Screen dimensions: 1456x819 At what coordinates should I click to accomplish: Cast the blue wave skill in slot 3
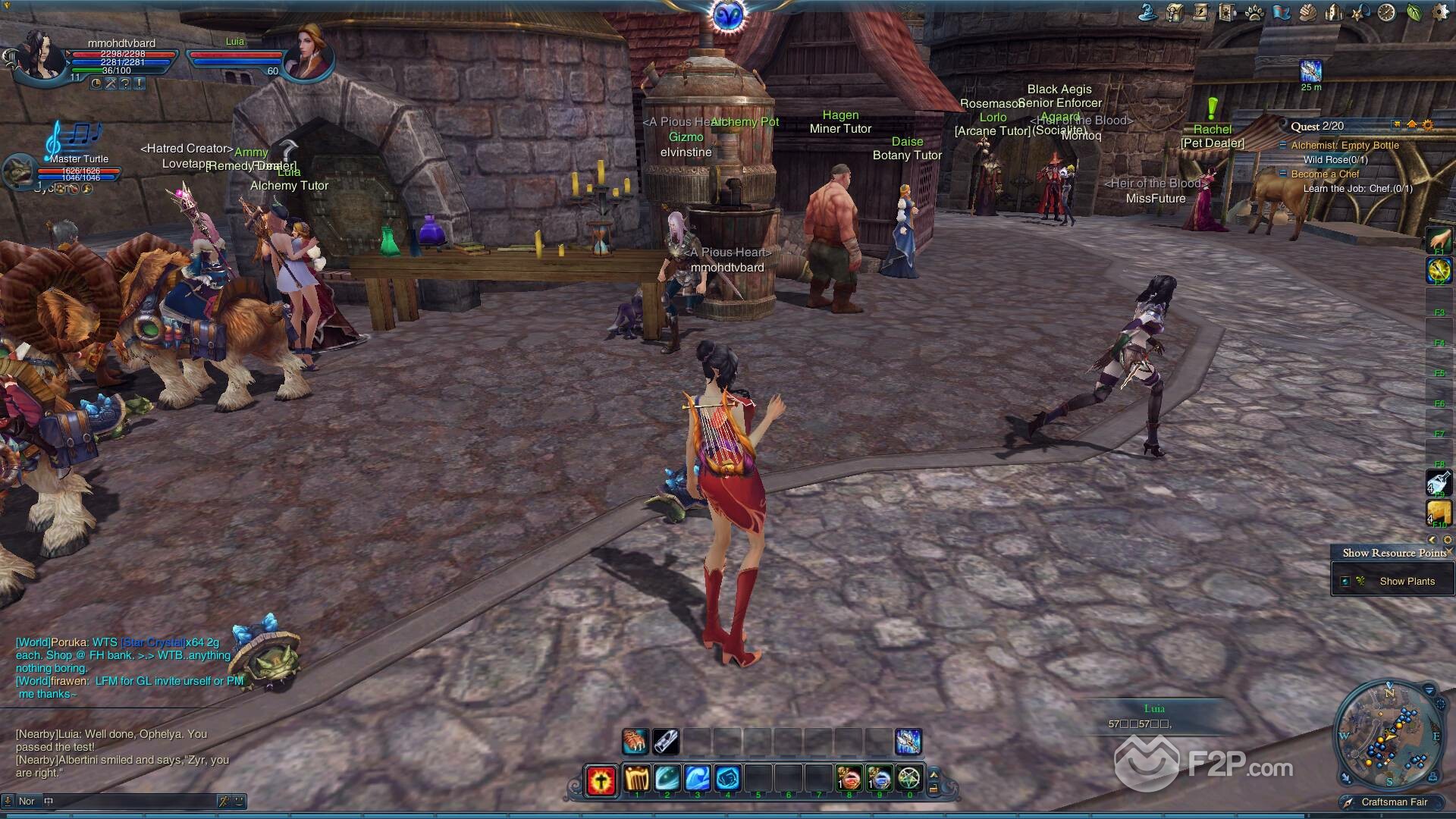pyautogui.click(x=697, y=778)
